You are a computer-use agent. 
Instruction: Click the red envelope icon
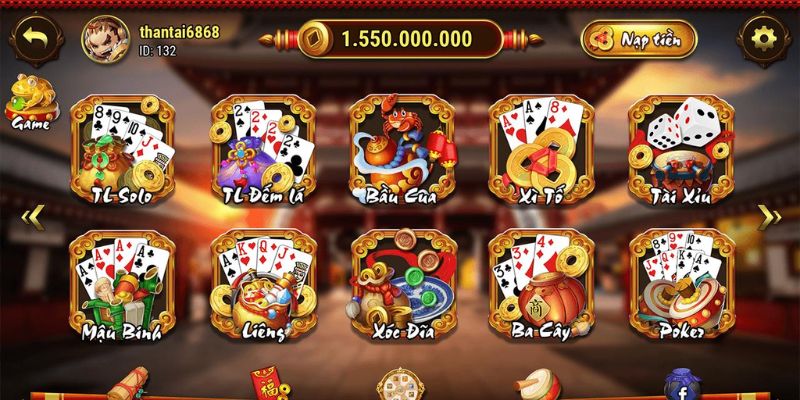pyautogui.click(x=265, y=387)
